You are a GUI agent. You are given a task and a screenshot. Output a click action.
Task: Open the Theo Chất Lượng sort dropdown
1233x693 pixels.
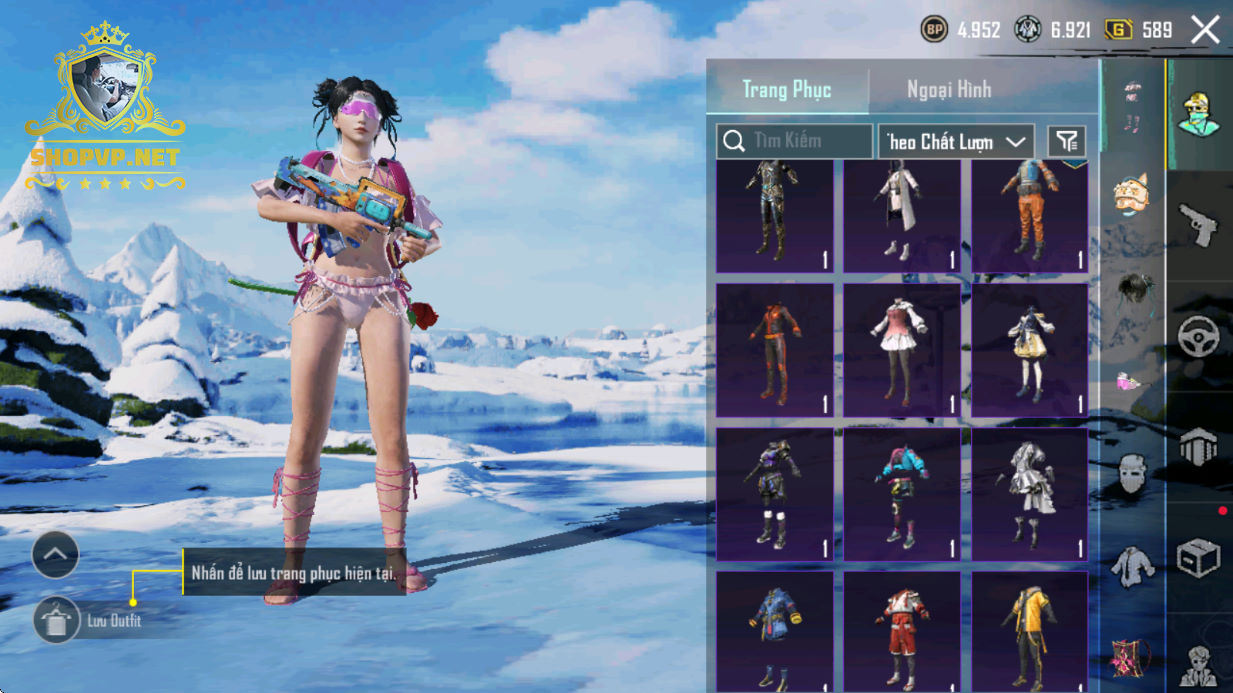[955, 142]
